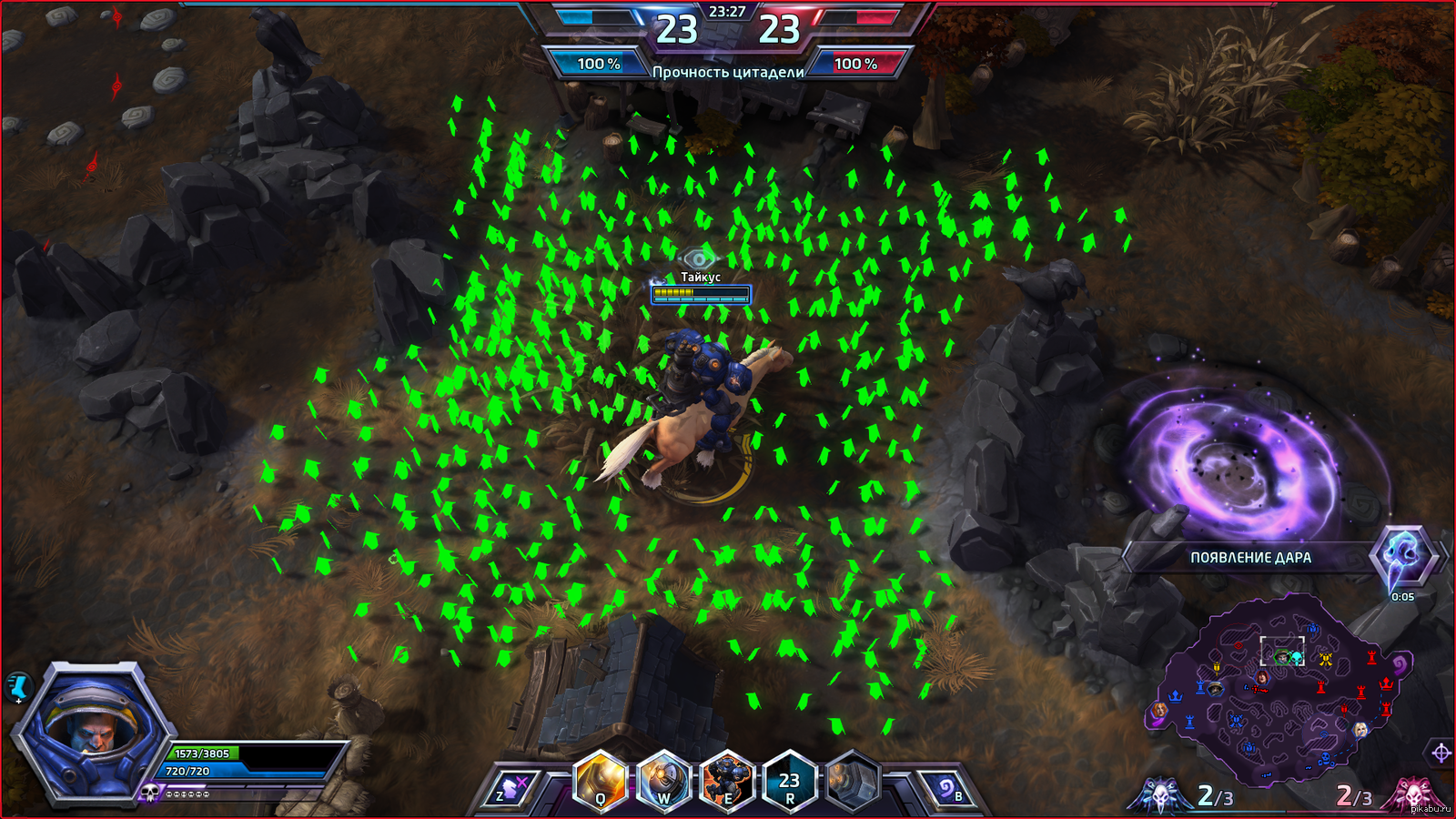Activate the Hearthstone B button

coord(945,789)
